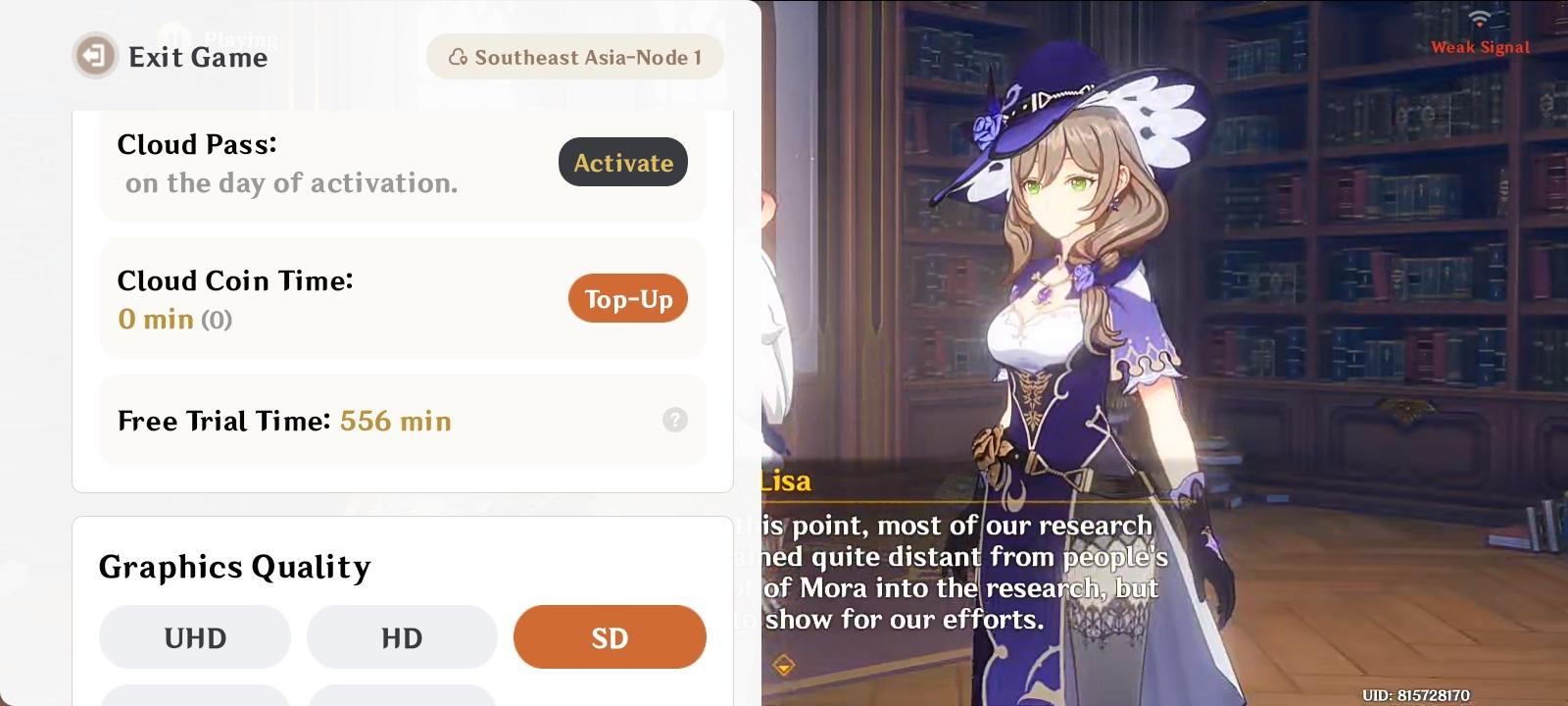Click the faded Playing pause indicator icon
Image resolution: width=1568 pixels, height=706 pixels.
tap(176, 33)
